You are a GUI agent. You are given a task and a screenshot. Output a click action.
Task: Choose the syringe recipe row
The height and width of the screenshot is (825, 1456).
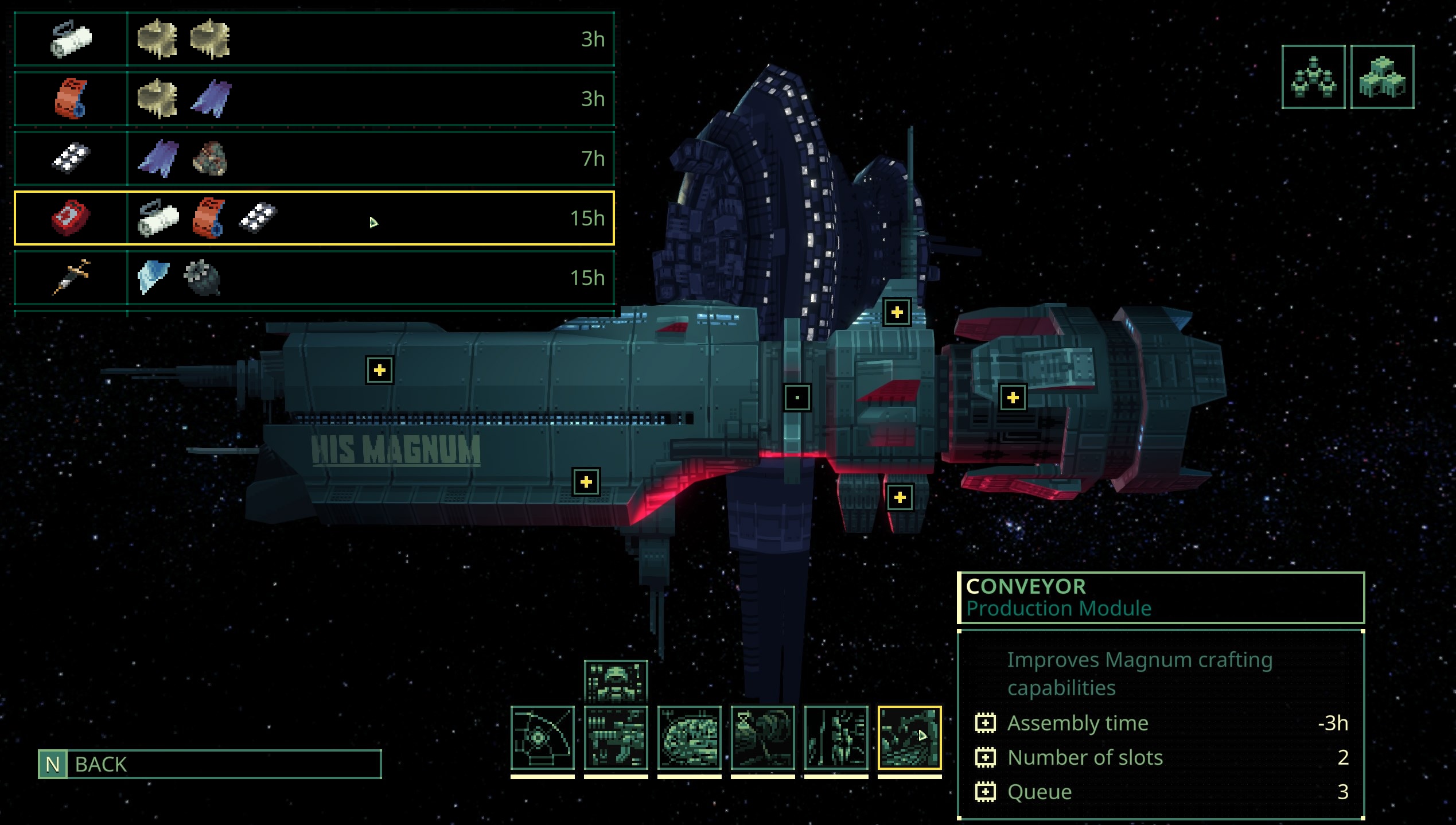[314, 278]
